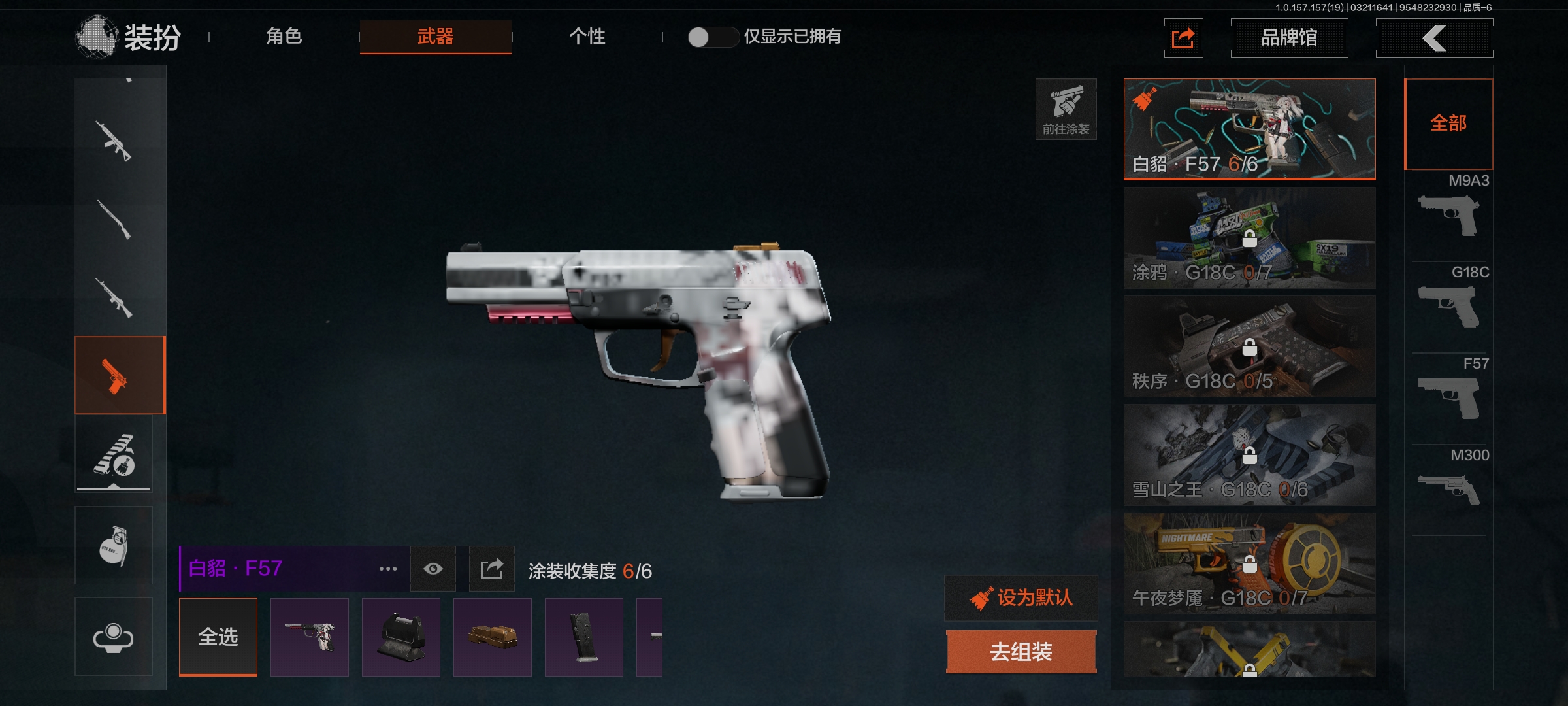Choose the 午夜梦魇 · G18C skin card
This screenshot has width=1568, height=706.
(x=1249, y=563)
